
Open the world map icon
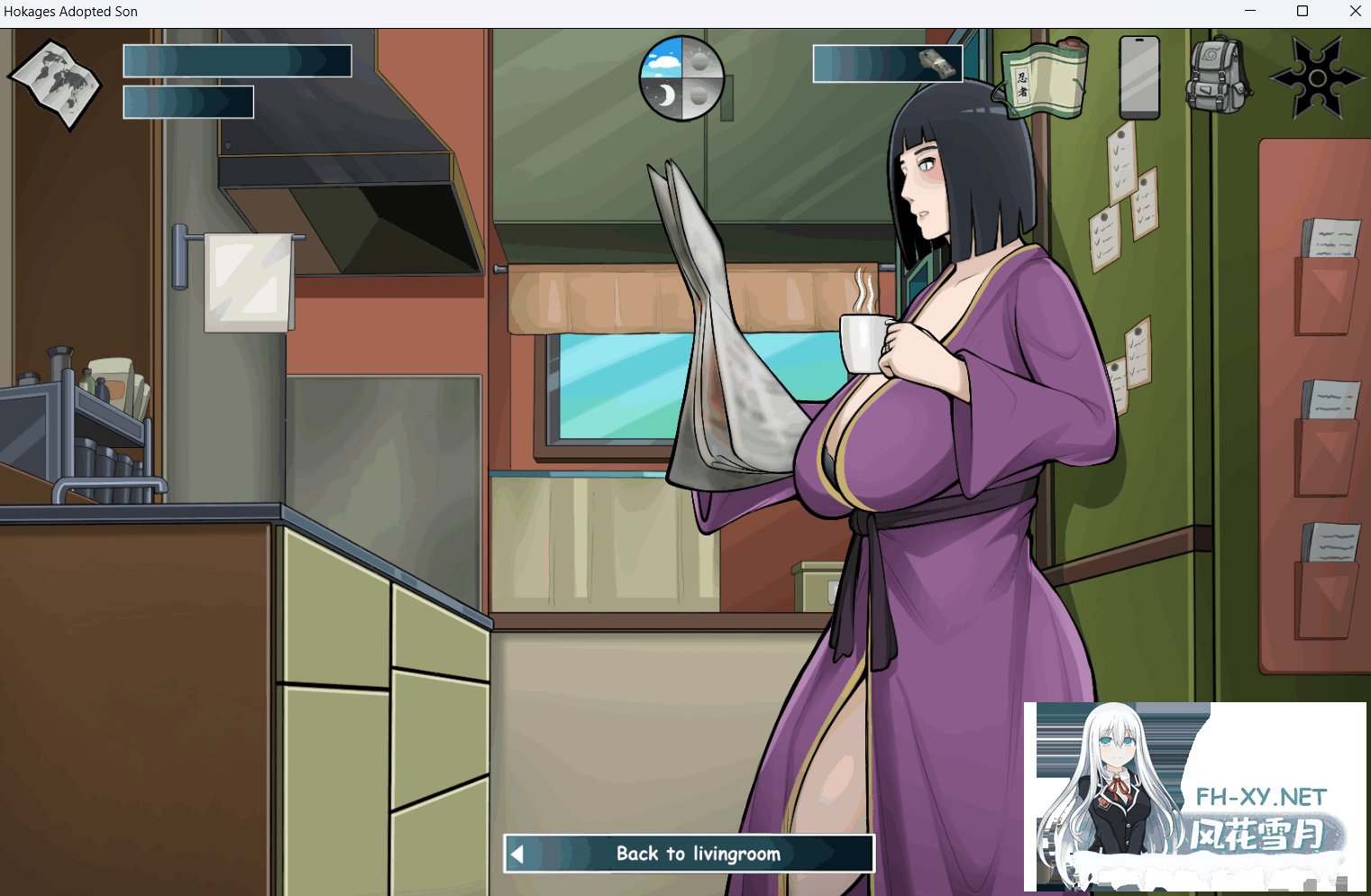coord(54,86)
